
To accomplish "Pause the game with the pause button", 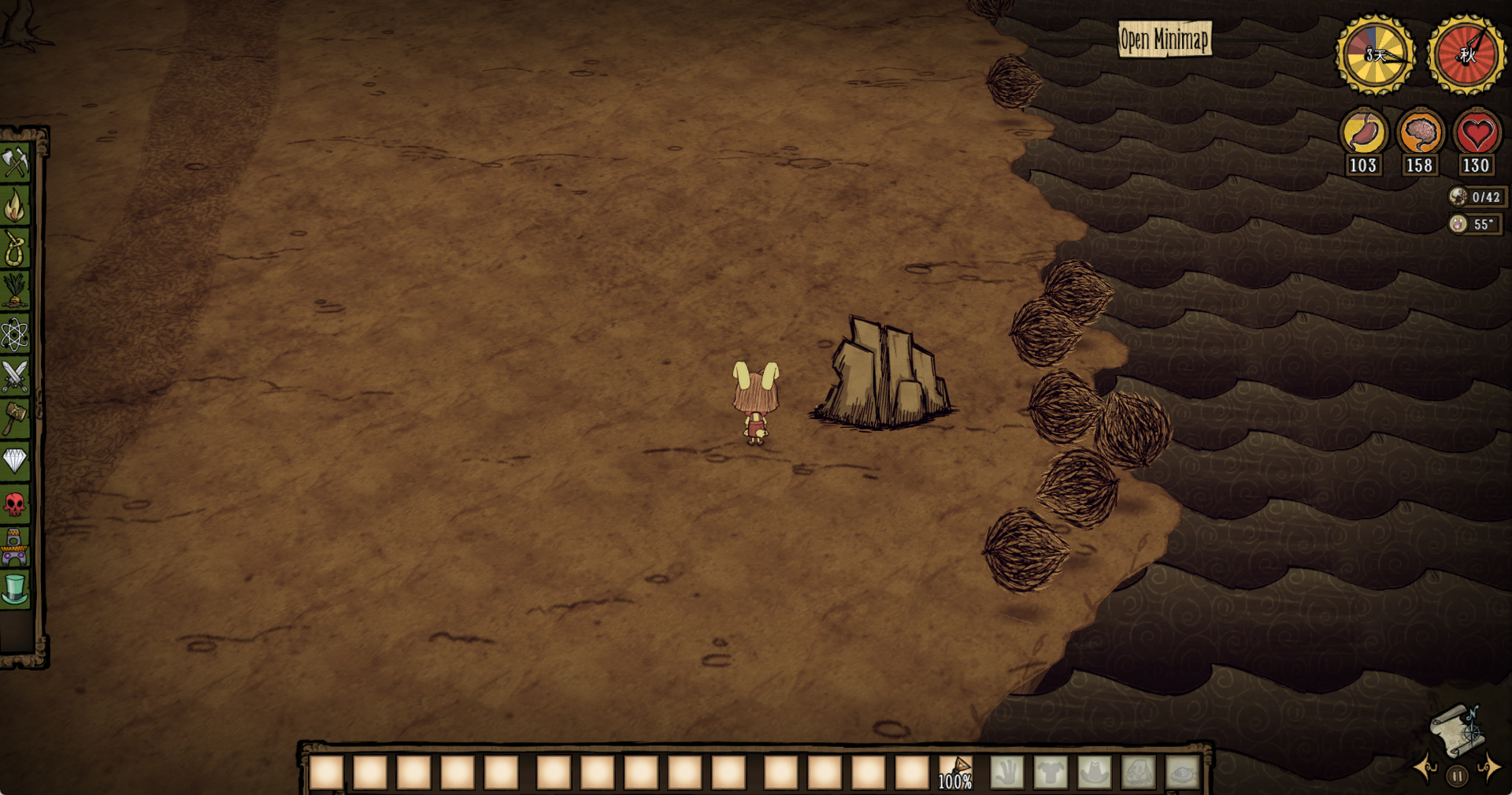I will coord(1458,776).
